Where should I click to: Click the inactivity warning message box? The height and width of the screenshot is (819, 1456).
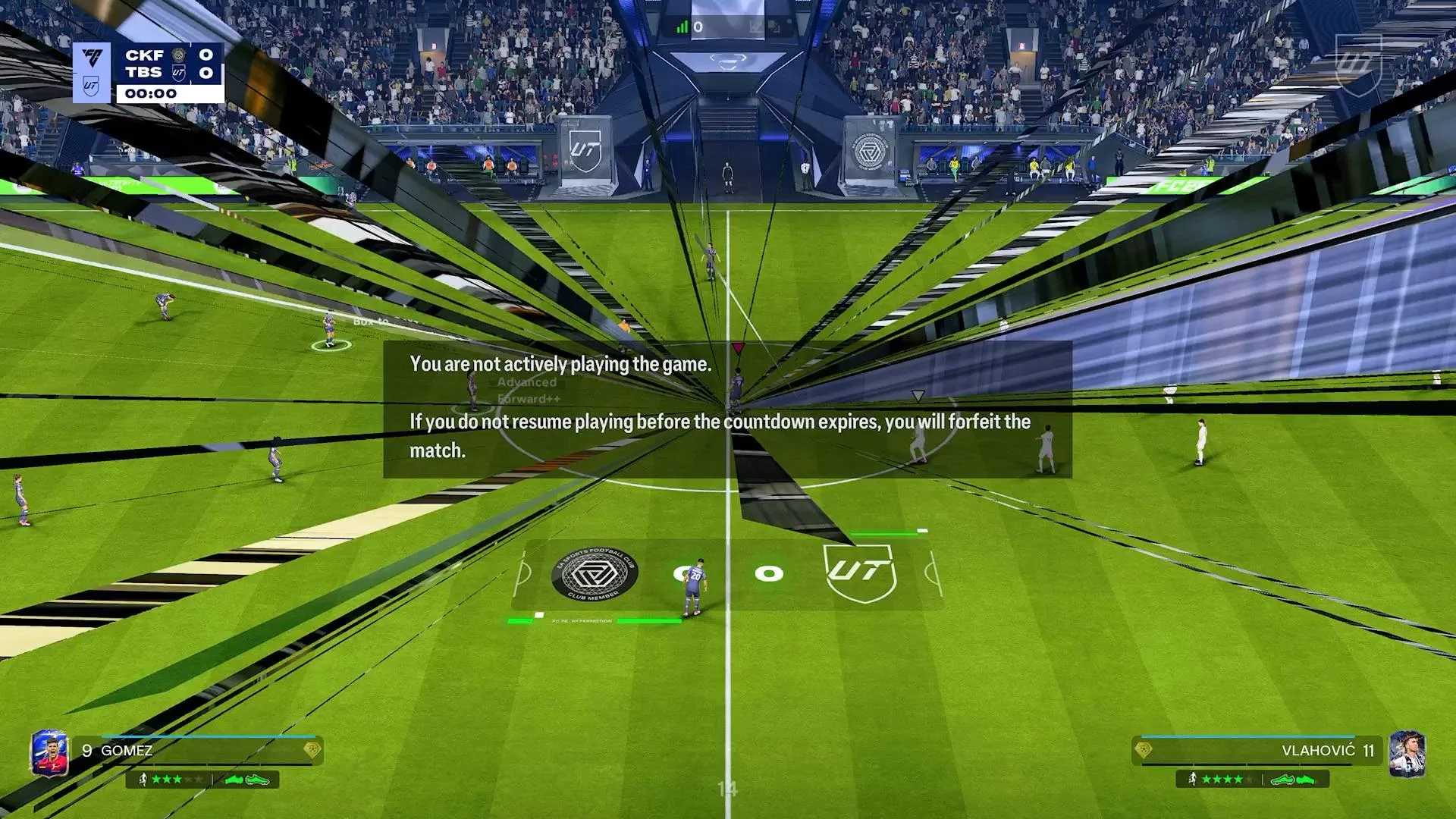click(726, 409)
